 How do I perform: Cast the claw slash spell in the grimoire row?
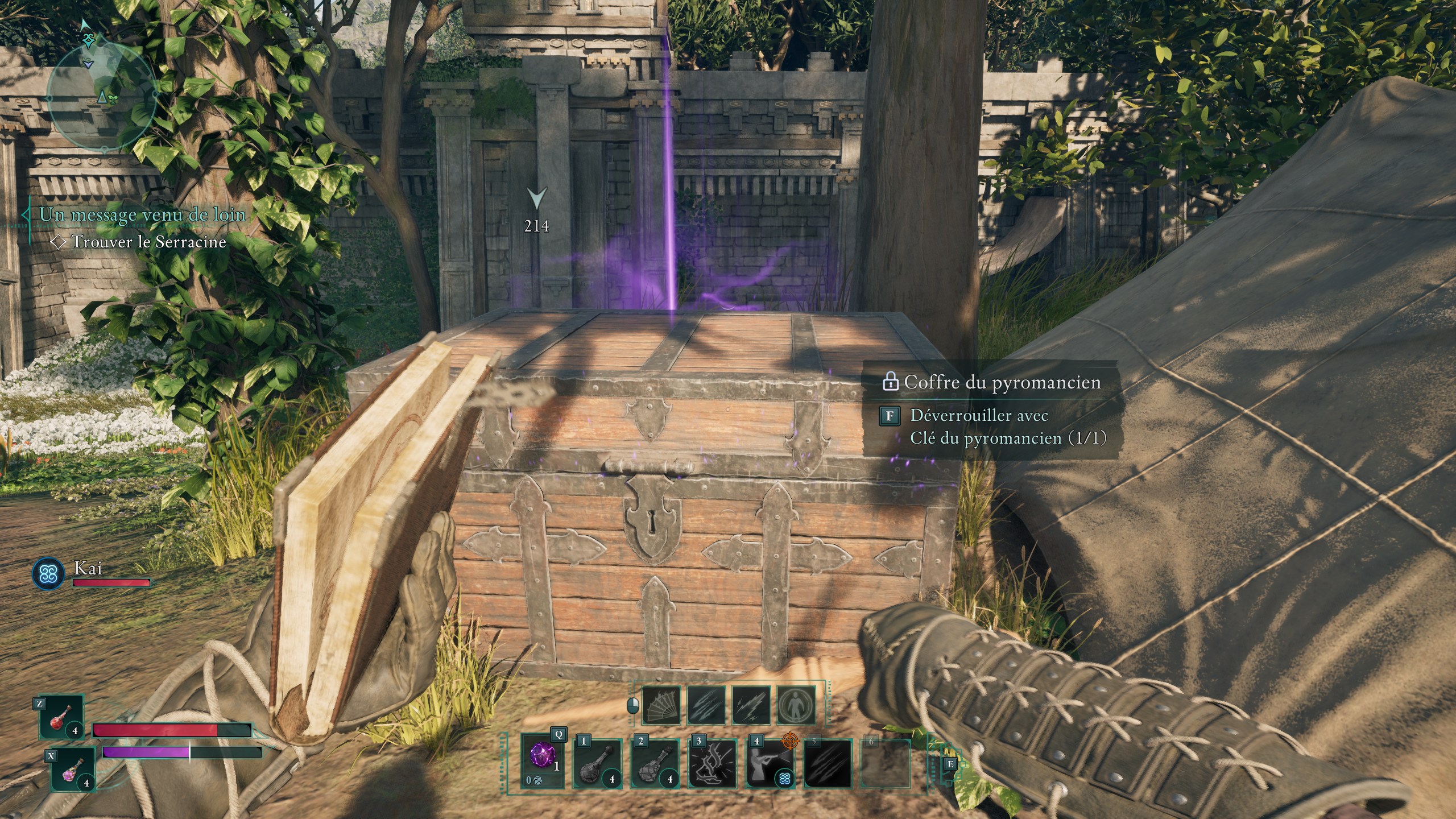(x=706, y=705)
